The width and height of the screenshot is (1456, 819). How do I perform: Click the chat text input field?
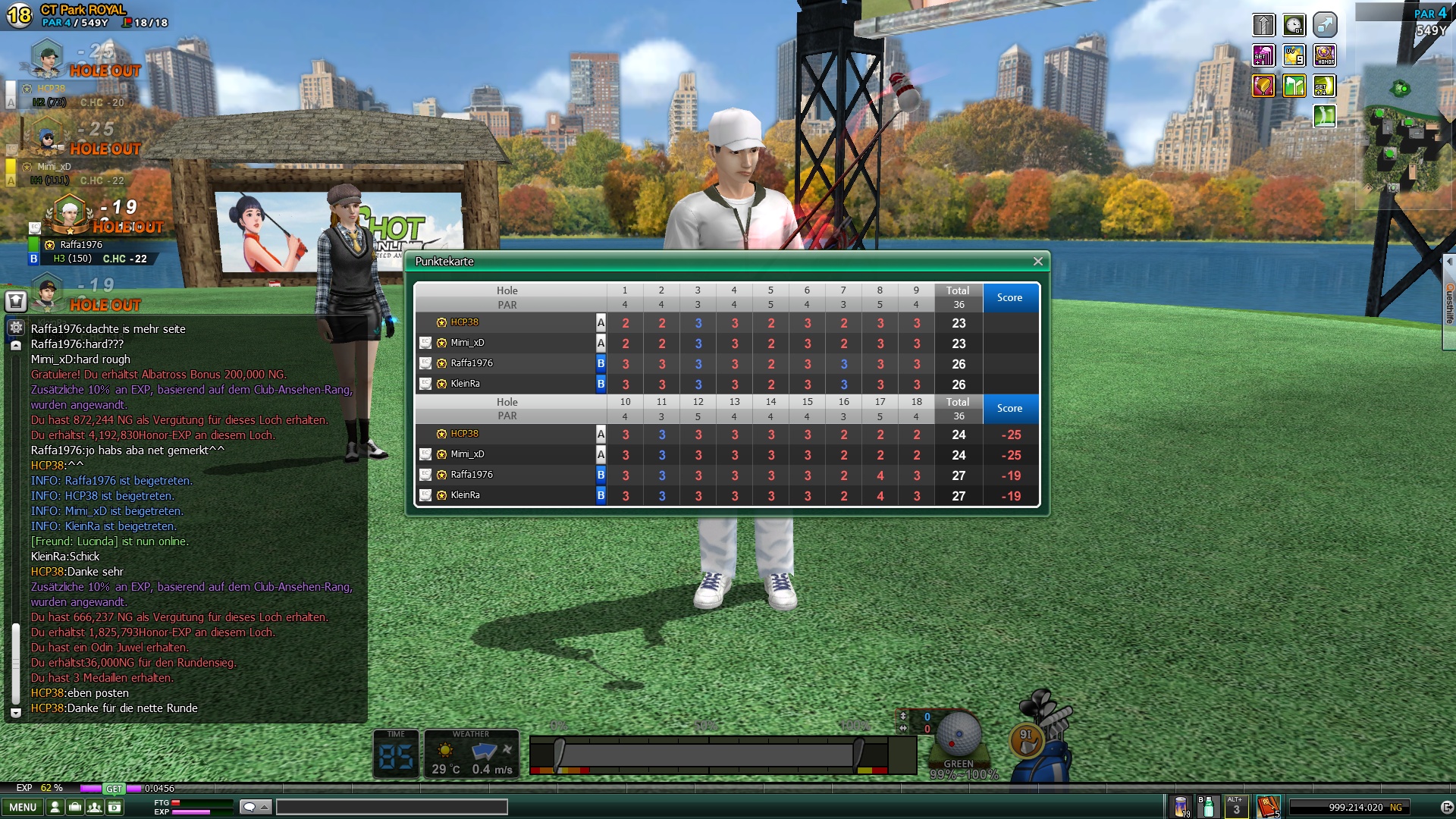click(x=391, y=807)
